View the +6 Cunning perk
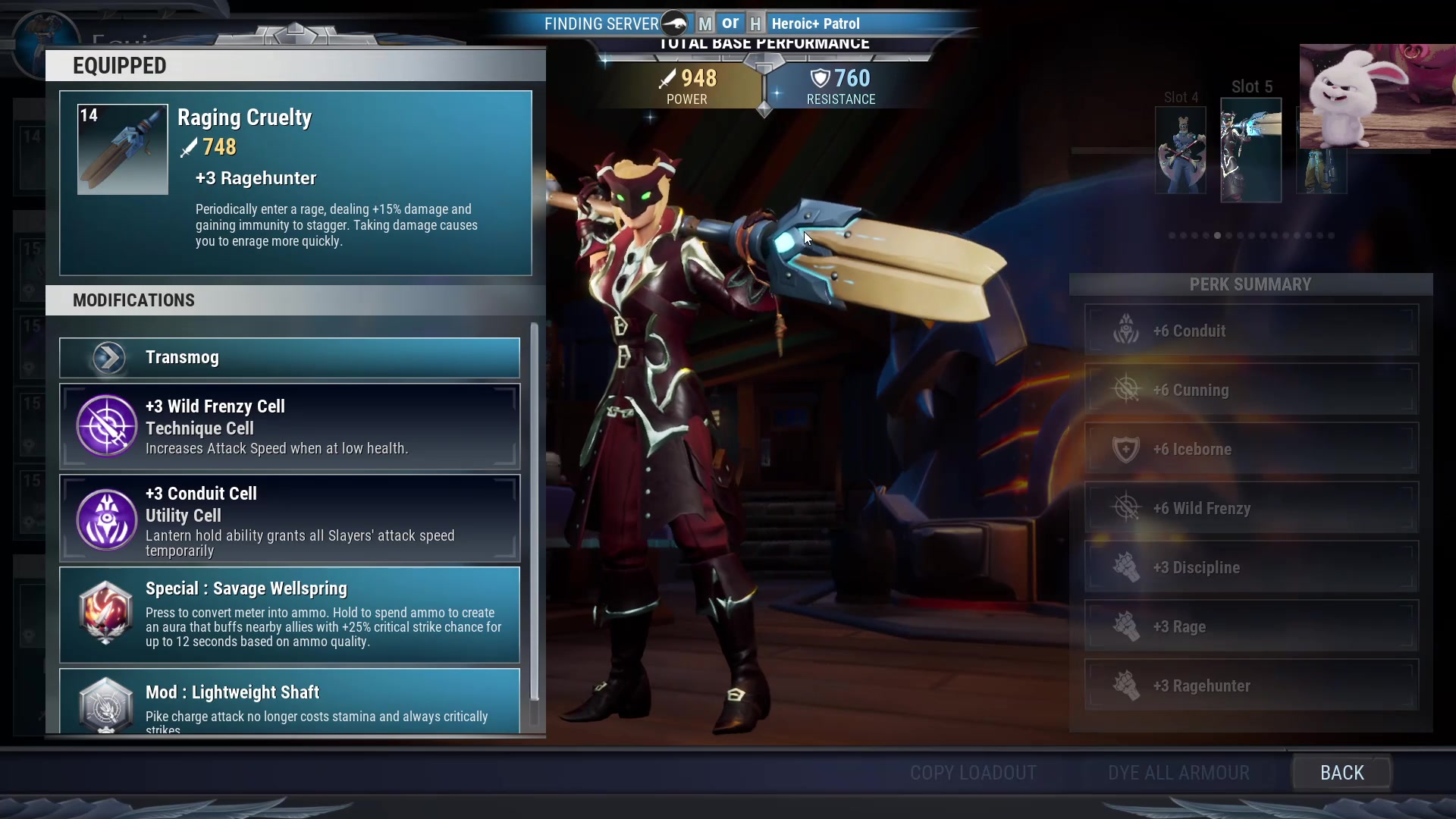This screenshot has height=819, width=1456. (1251, 390)
